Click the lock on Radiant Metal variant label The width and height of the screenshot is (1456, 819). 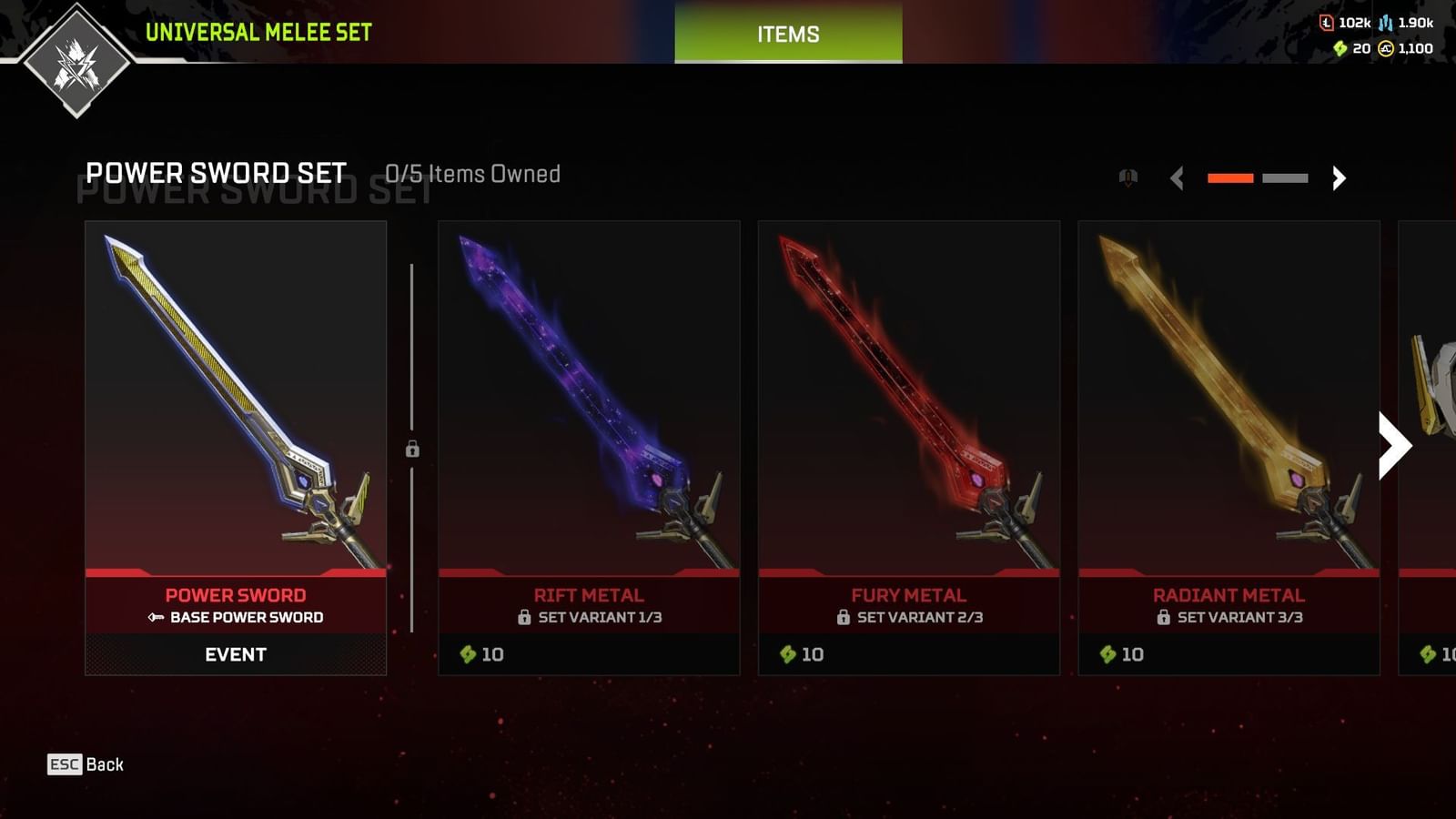[1166, 617]
